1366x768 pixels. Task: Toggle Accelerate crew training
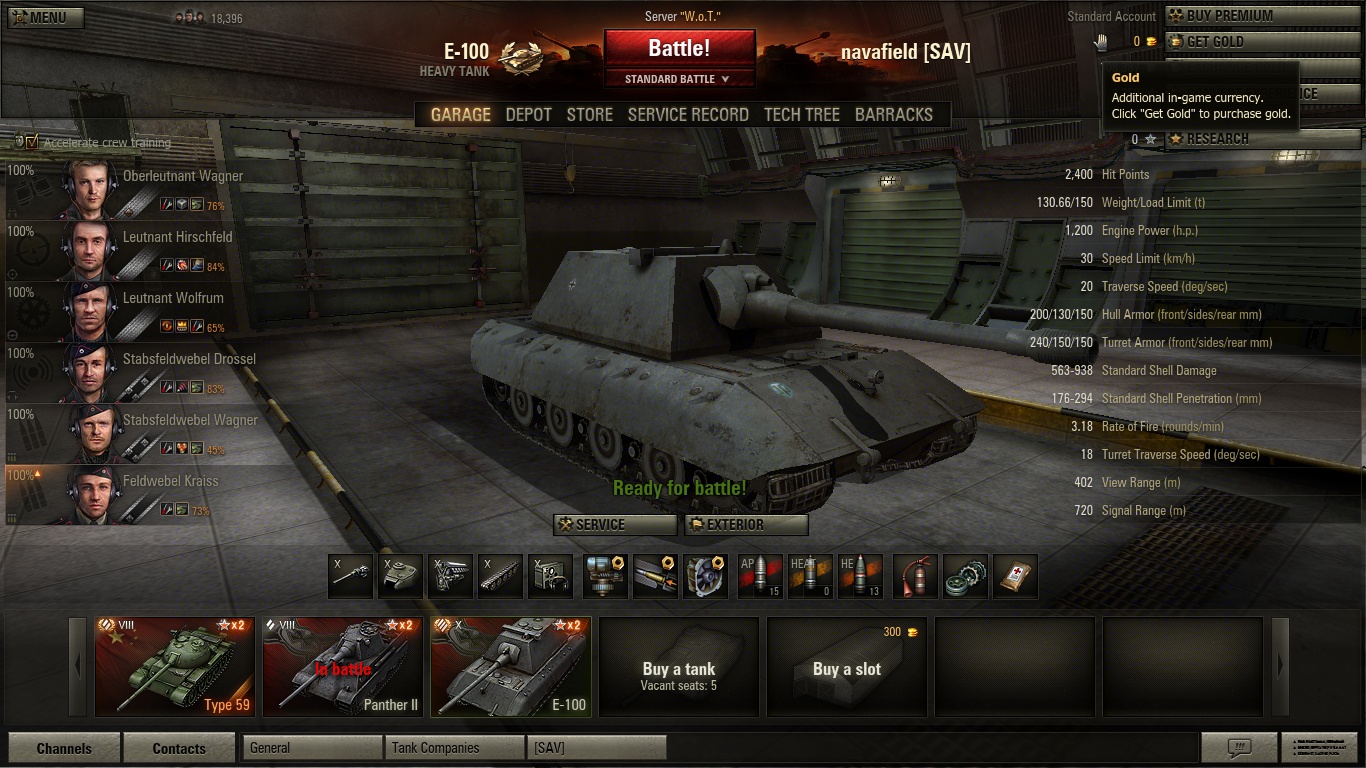point(30,143)
